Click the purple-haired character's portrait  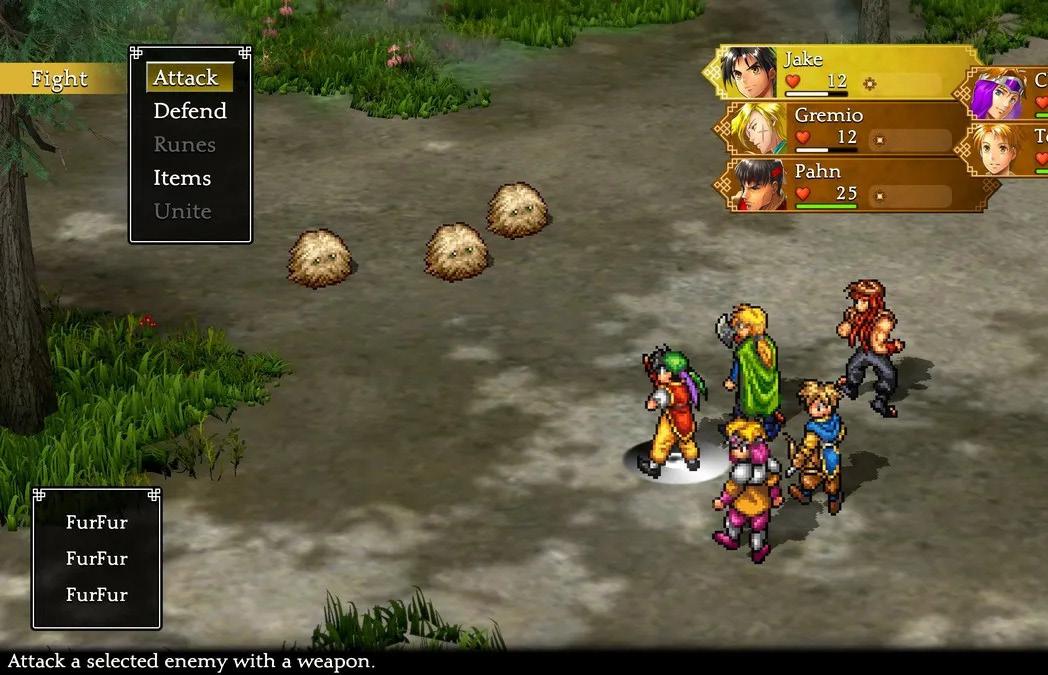tap(998, 94)
